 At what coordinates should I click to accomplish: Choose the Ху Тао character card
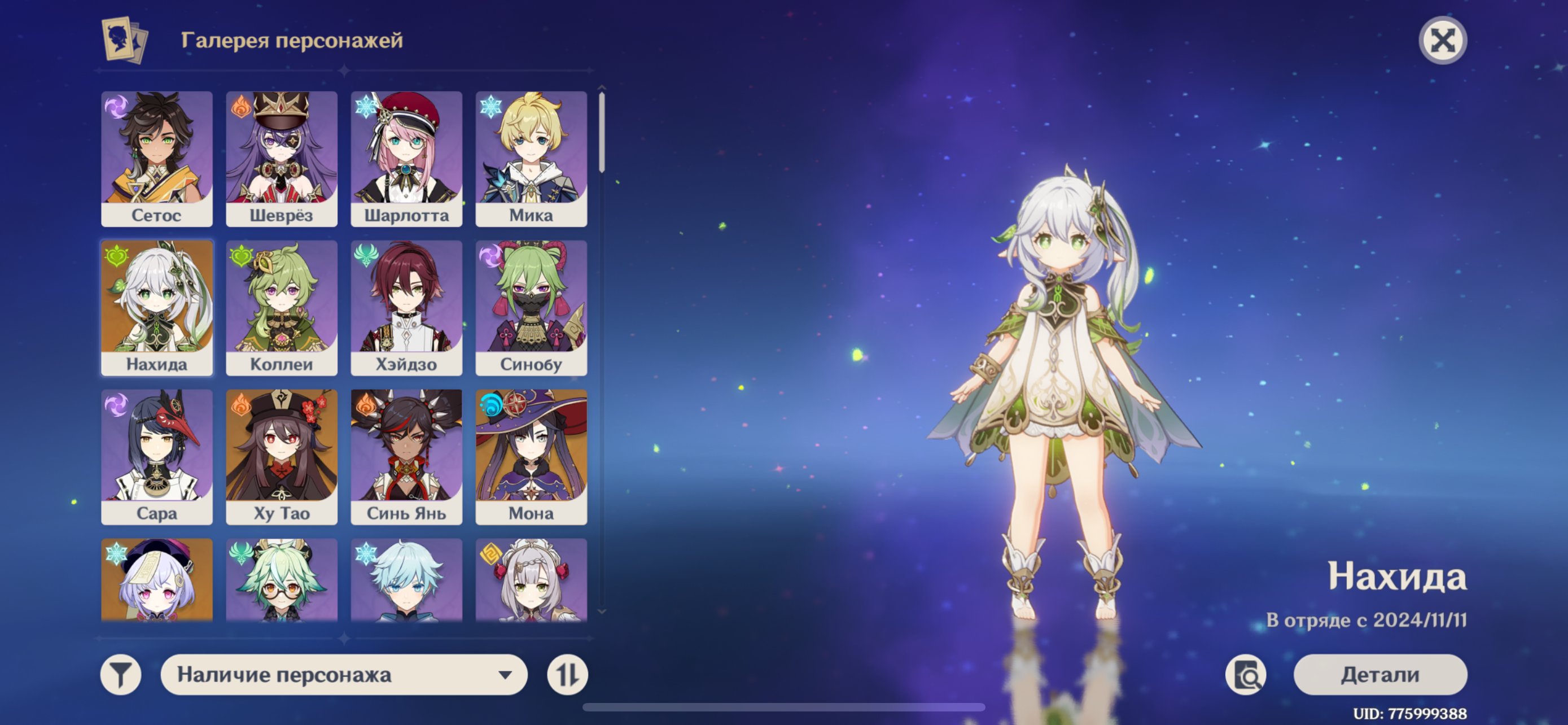pyautogui.click(x=281, y=457)
